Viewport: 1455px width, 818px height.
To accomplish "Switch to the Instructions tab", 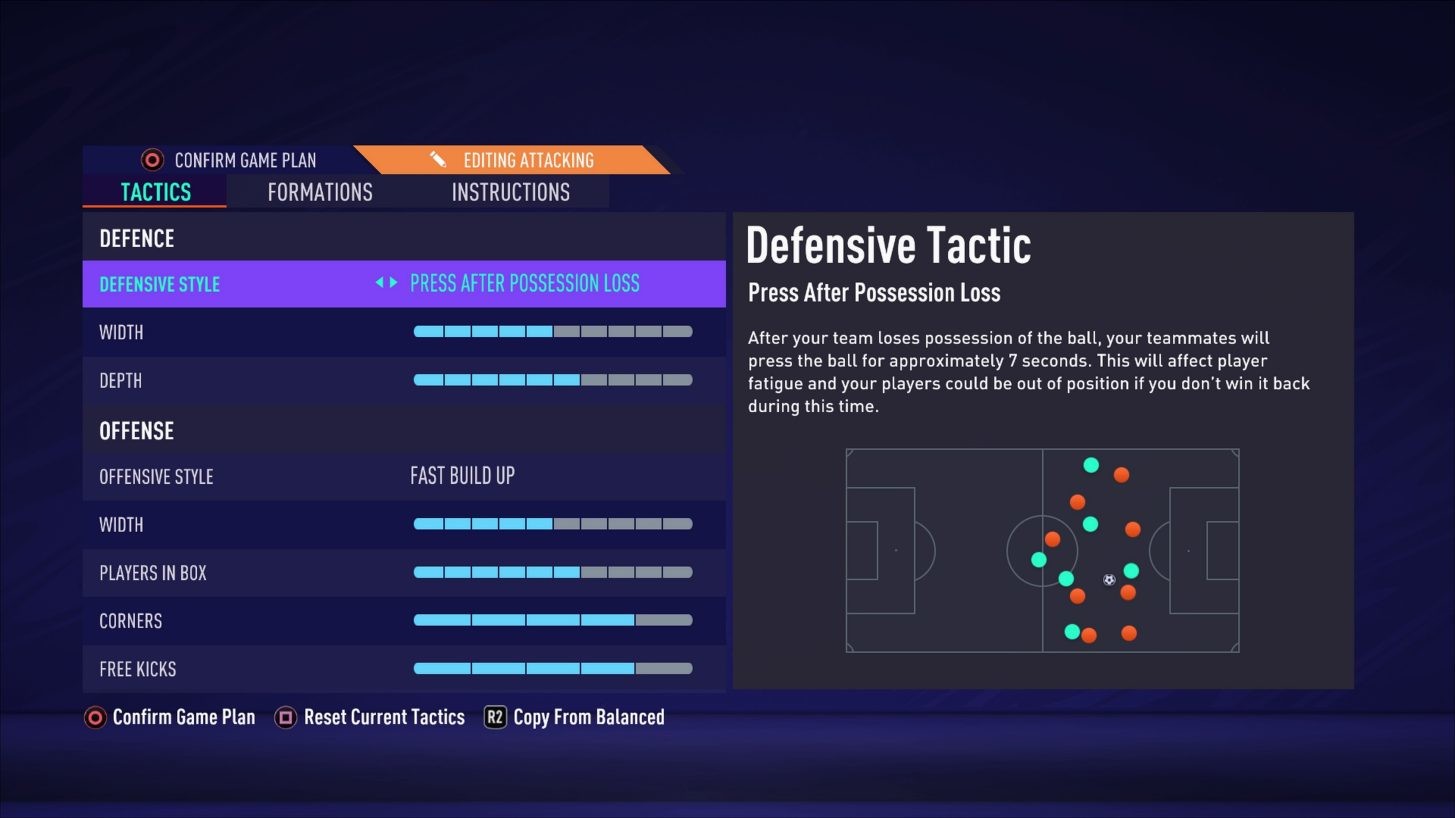I will [x=510, y=192].
